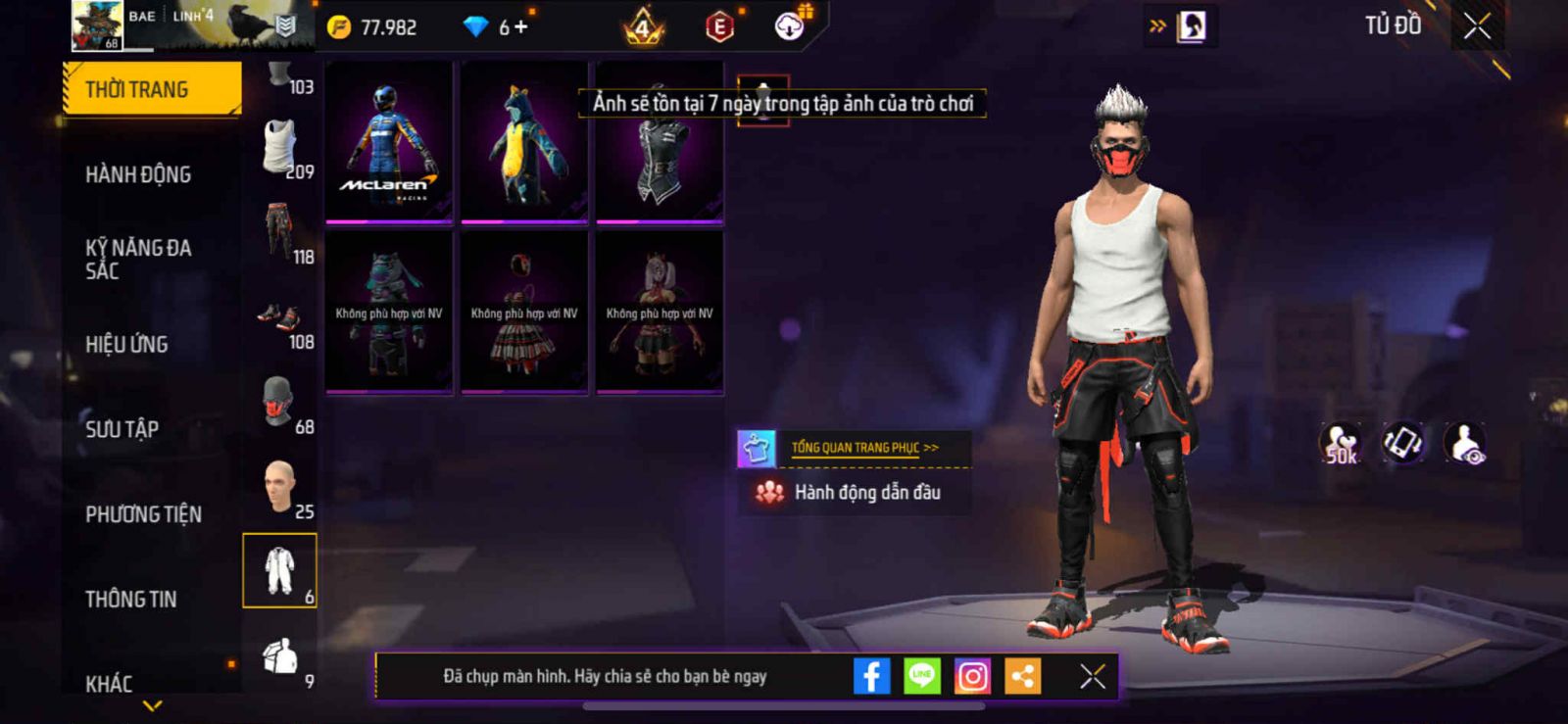1568x724 pixels.
Task: Open Phương Tiện tab
Action: point(143,514)
